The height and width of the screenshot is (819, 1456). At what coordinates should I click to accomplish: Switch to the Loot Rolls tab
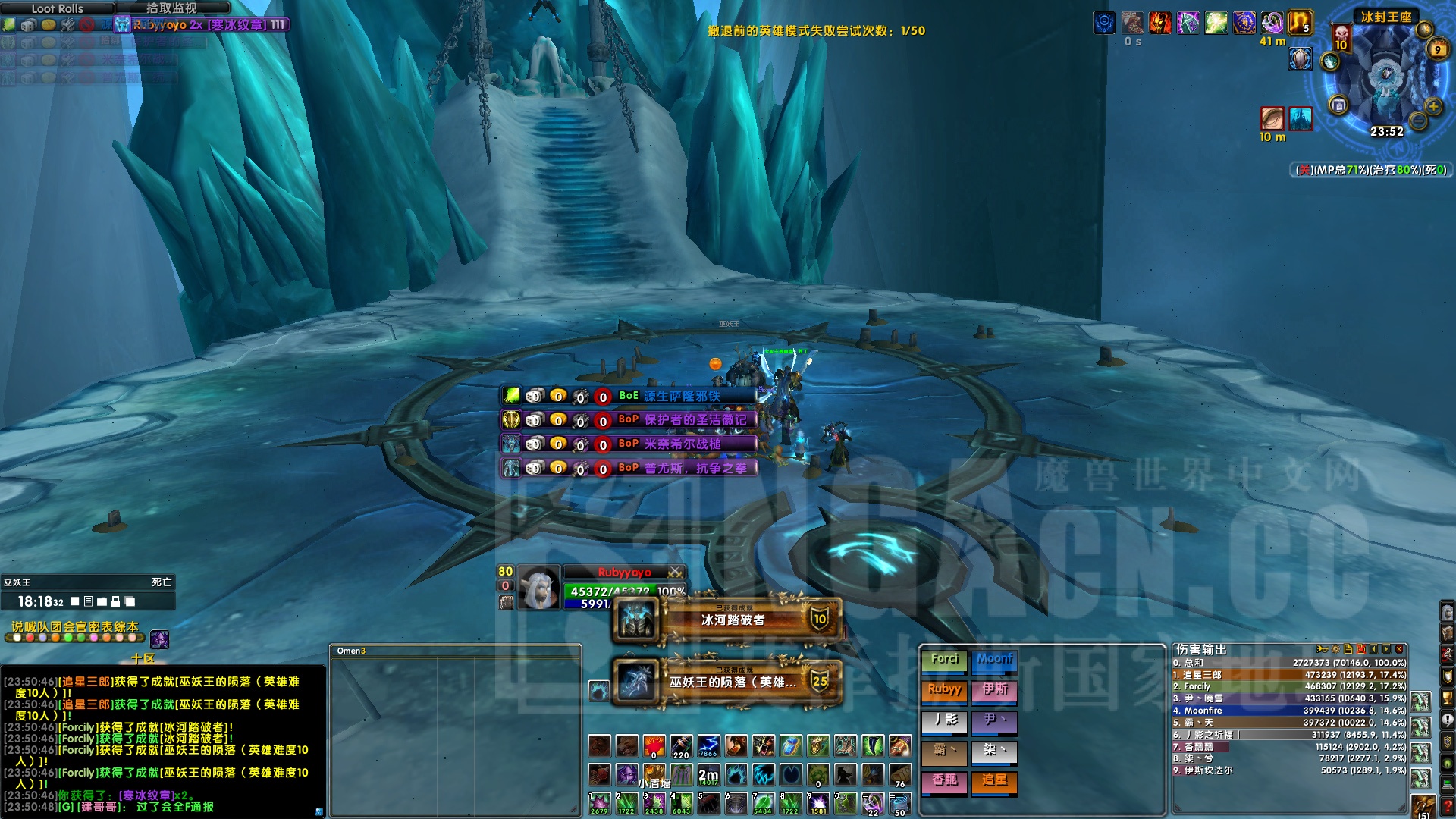(57, 9)
